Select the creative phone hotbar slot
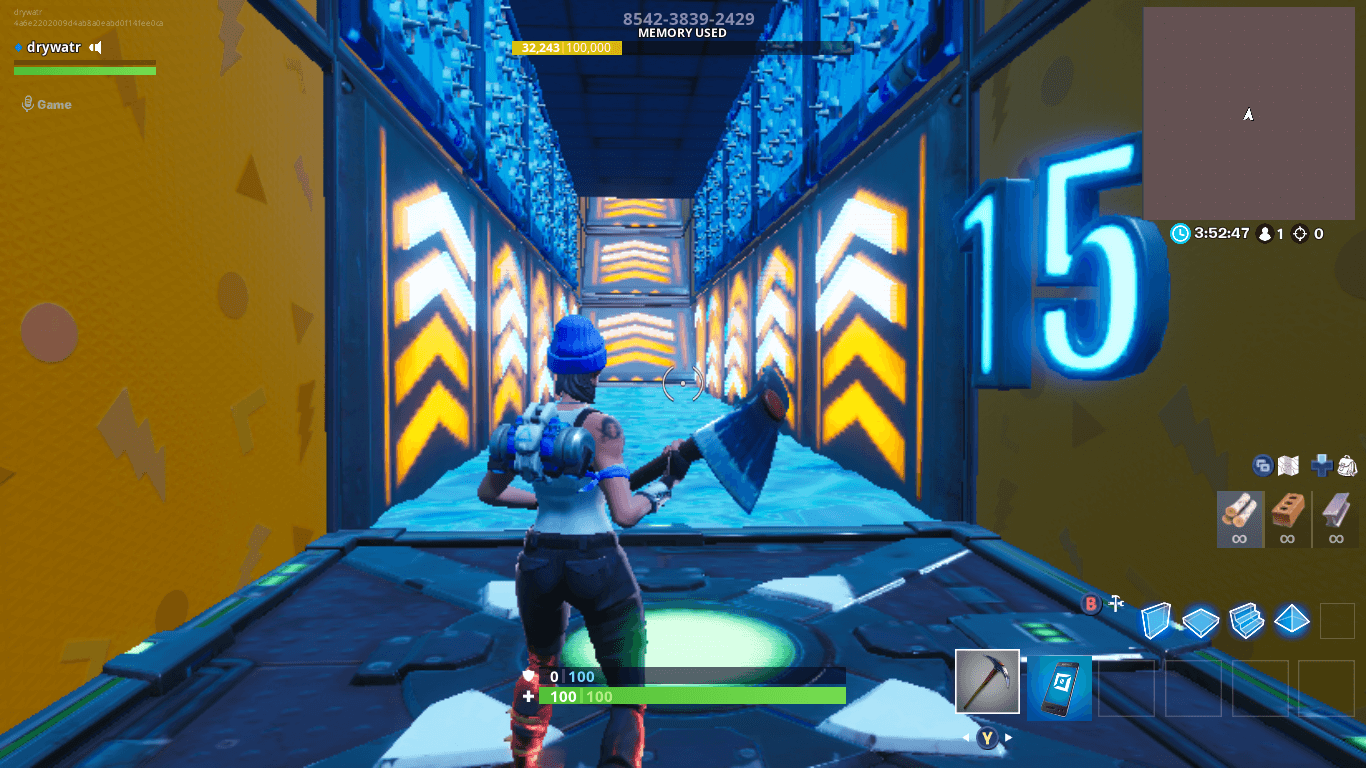This screenshot has width=1366, height=768. click(1060, 689)
